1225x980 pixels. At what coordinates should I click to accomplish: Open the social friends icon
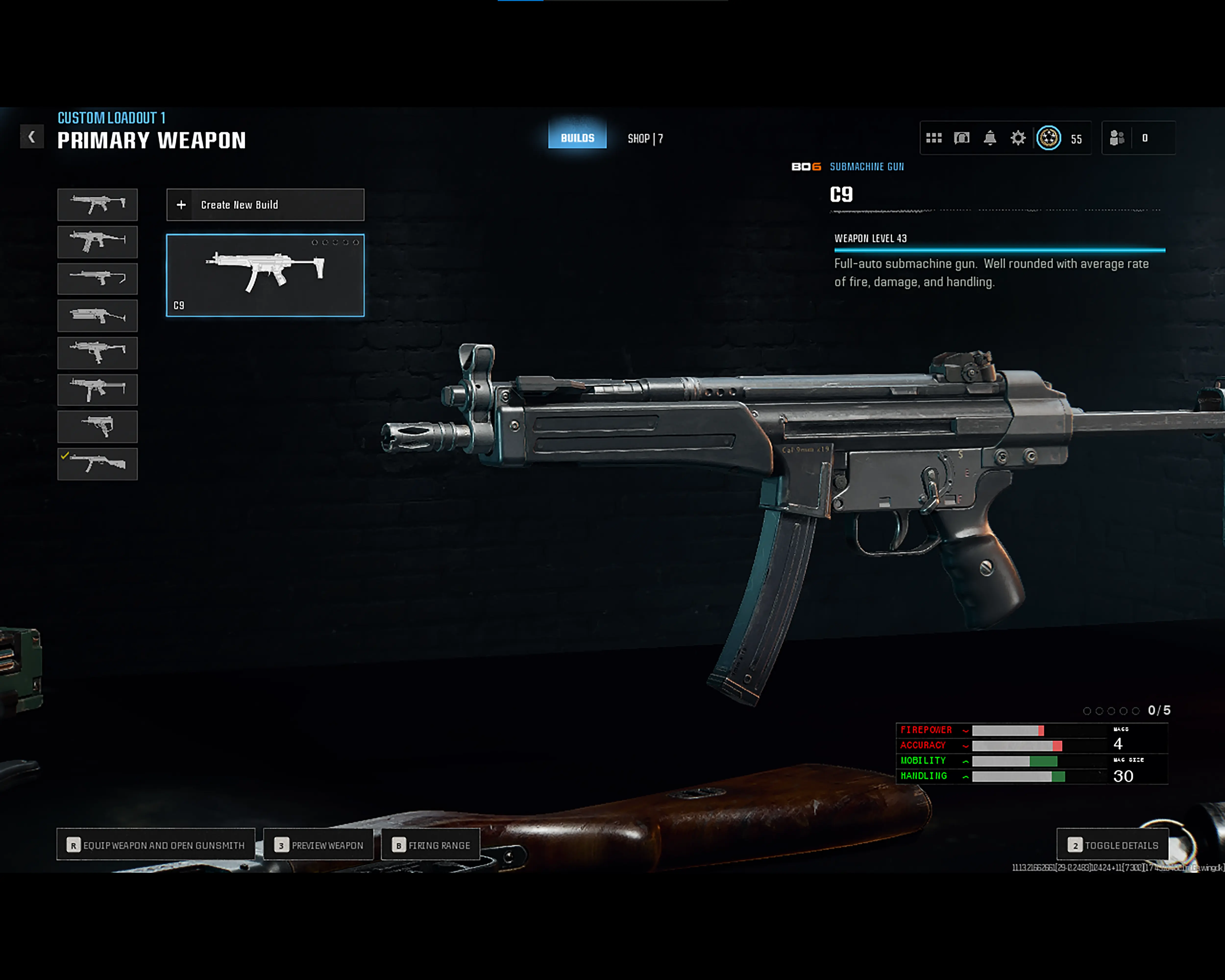coord(1116,138)
